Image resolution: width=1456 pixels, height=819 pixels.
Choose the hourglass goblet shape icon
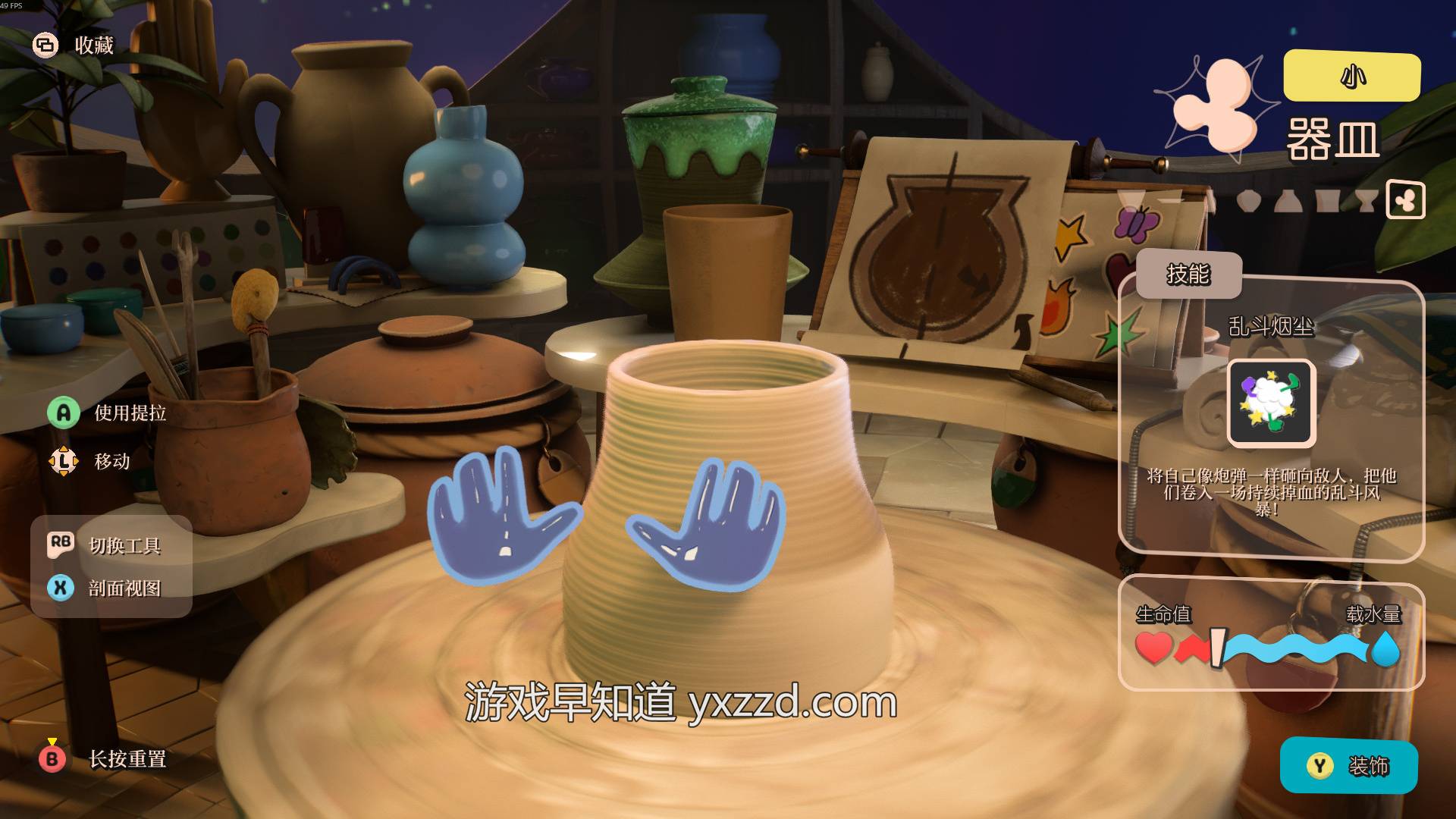(1366, 201)
